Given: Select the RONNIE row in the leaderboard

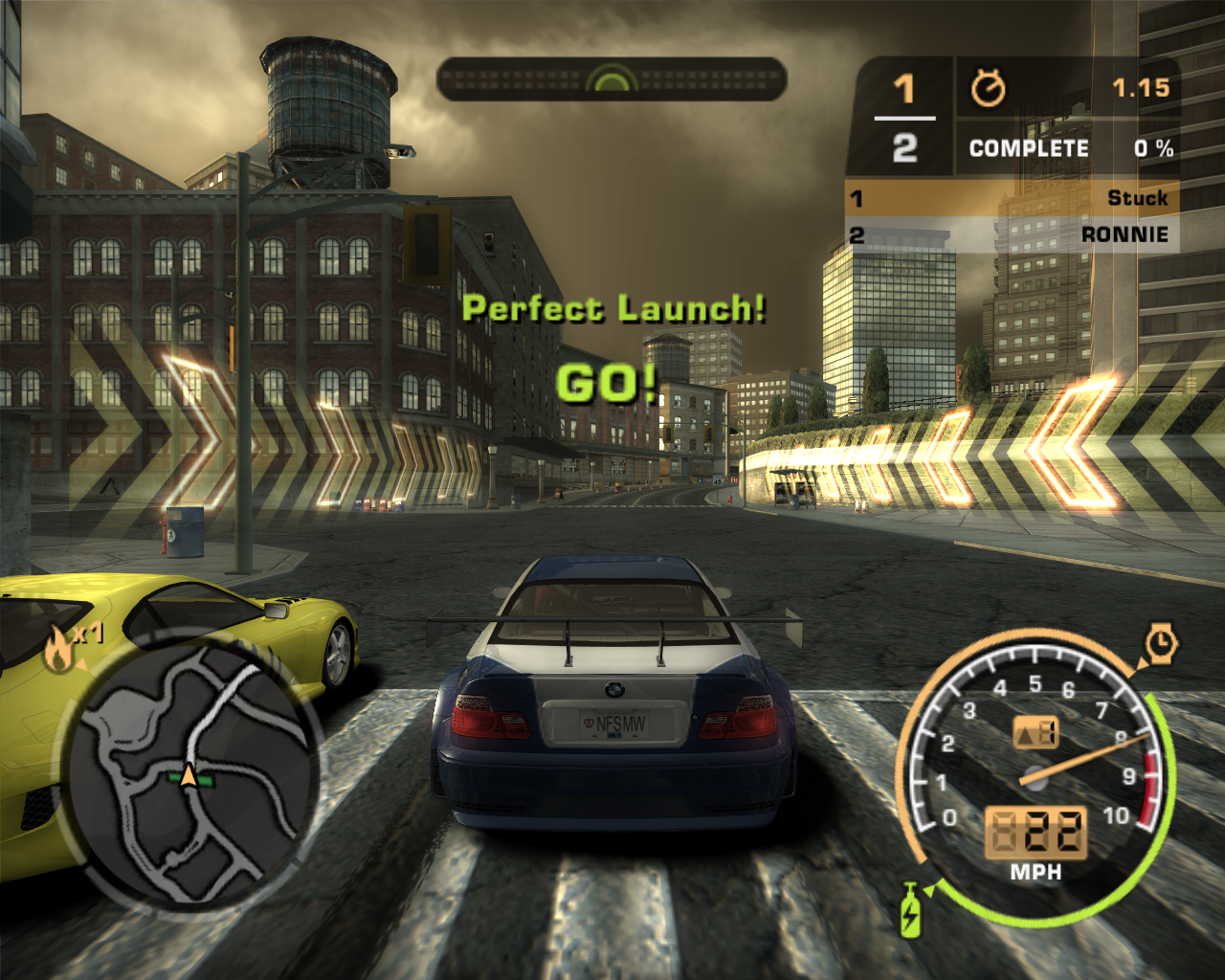Looking at the screenshot, I should point(1012,234).
